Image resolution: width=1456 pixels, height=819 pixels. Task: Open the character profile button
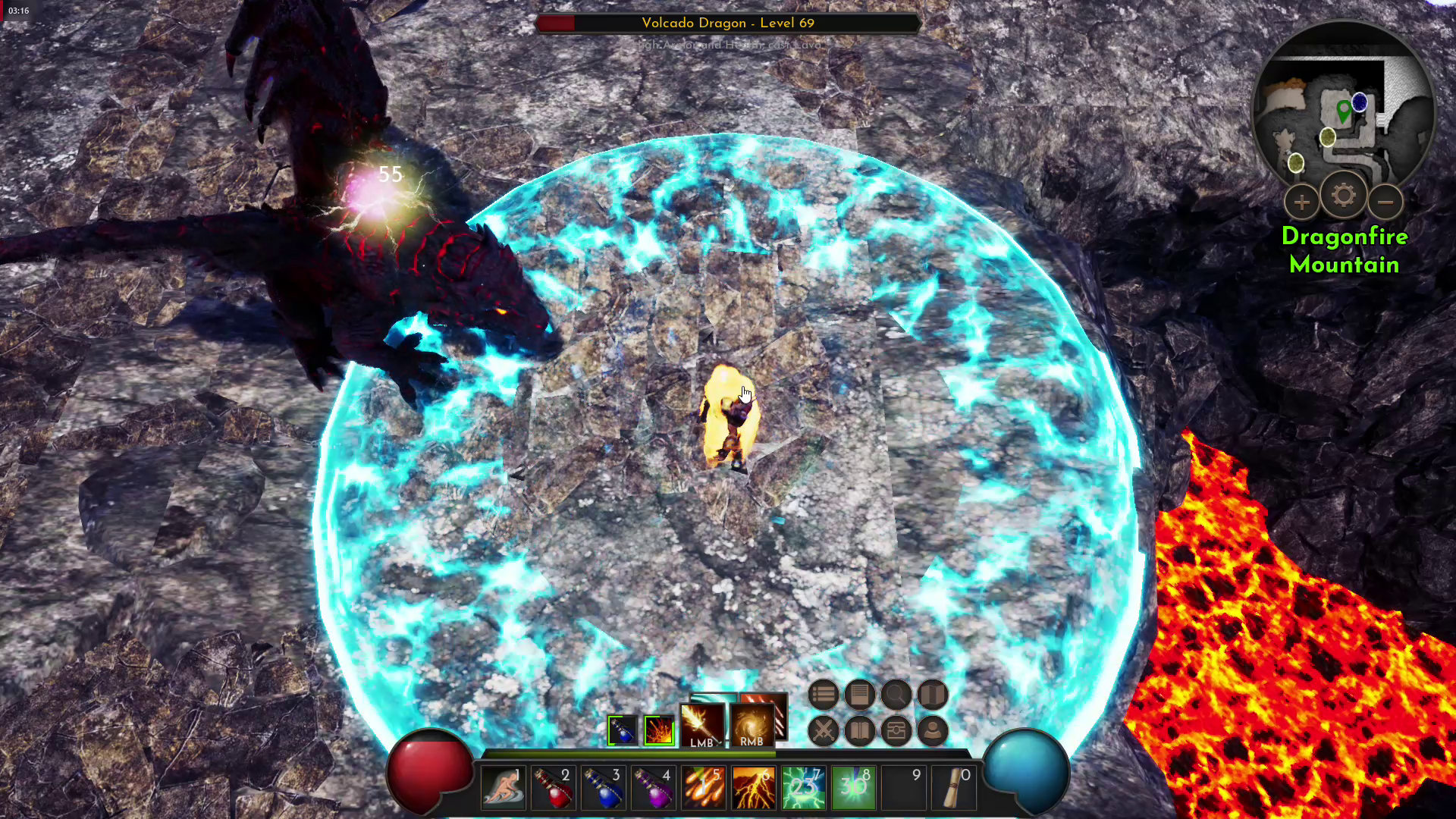932,731
